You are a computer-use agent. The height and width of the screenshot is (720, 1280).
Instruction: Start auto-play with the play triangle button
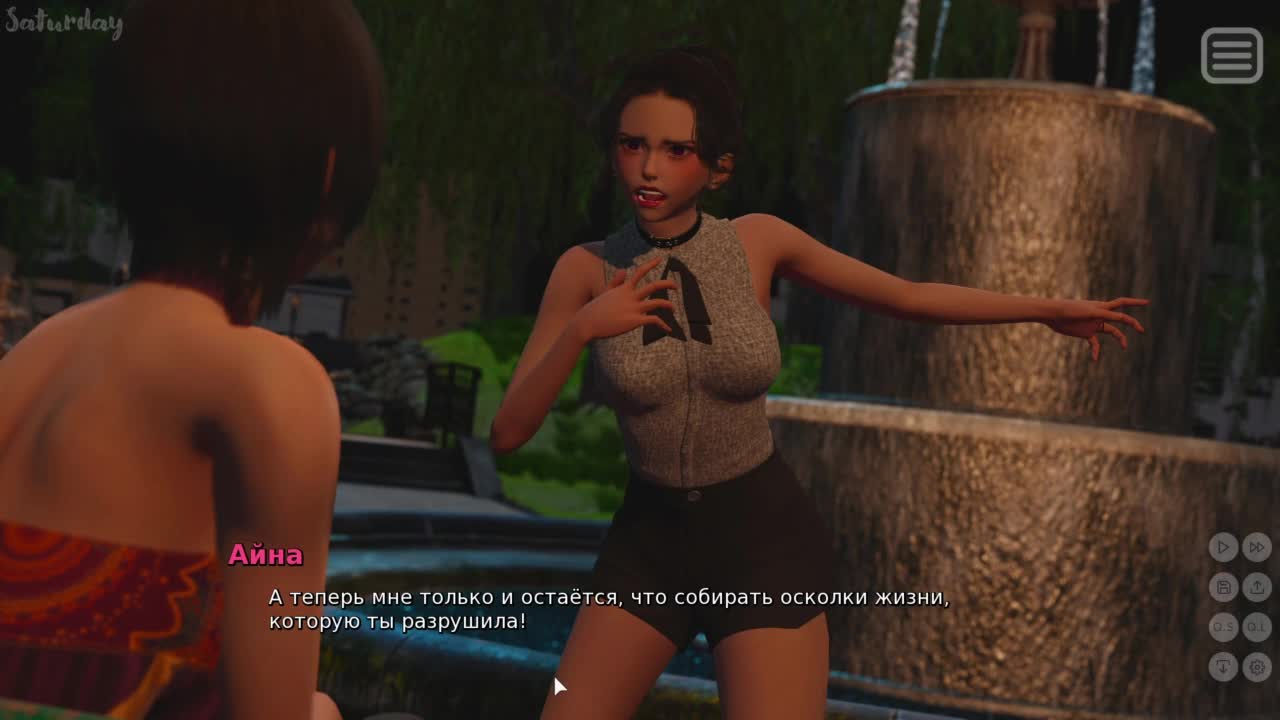[x=1223, y=547]
